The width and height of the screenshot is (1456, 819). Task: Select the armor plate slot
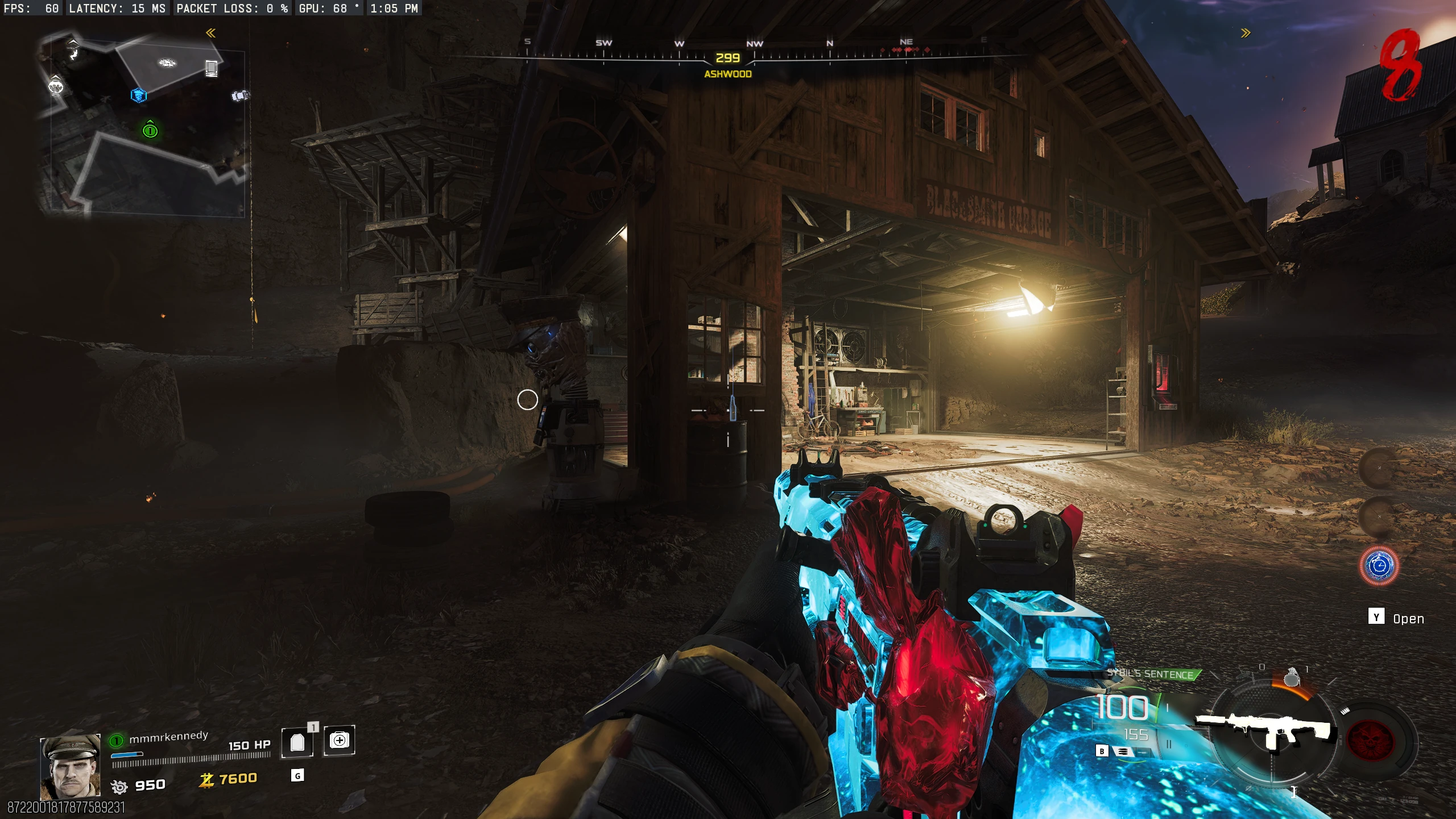click(x=297, y=742)
